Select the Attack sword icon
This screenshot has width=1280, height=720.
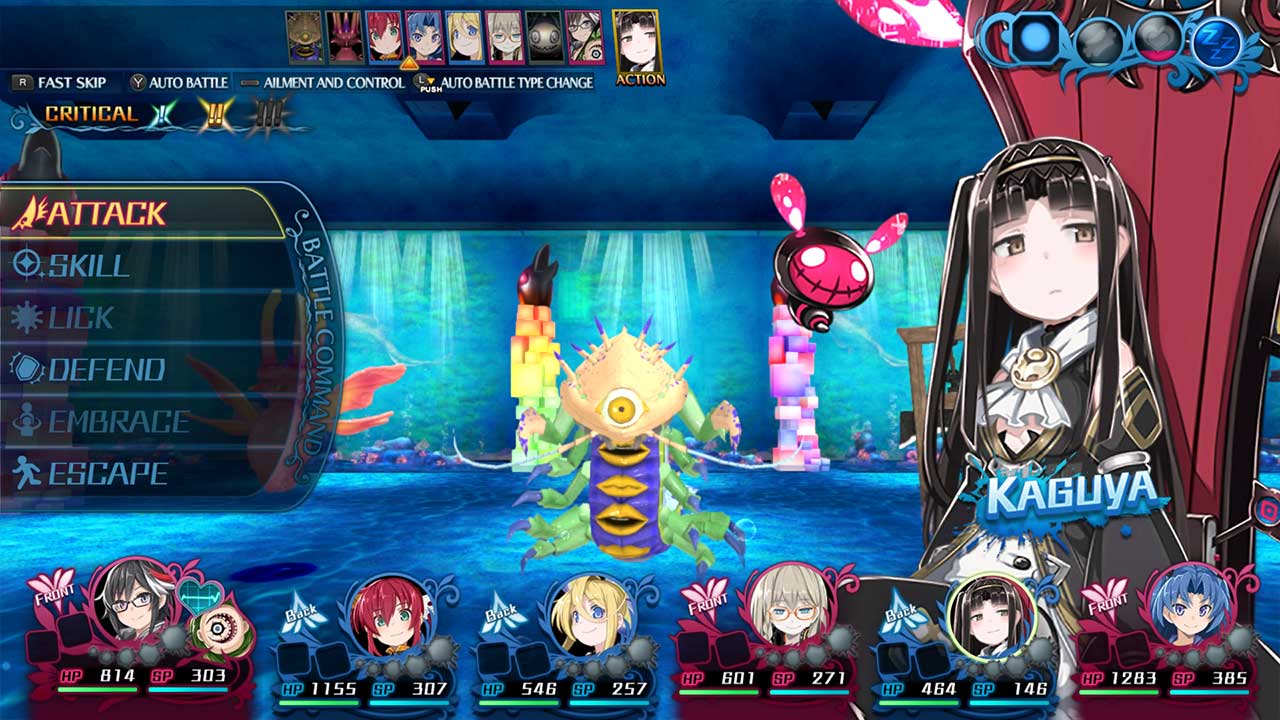point(33,212)
